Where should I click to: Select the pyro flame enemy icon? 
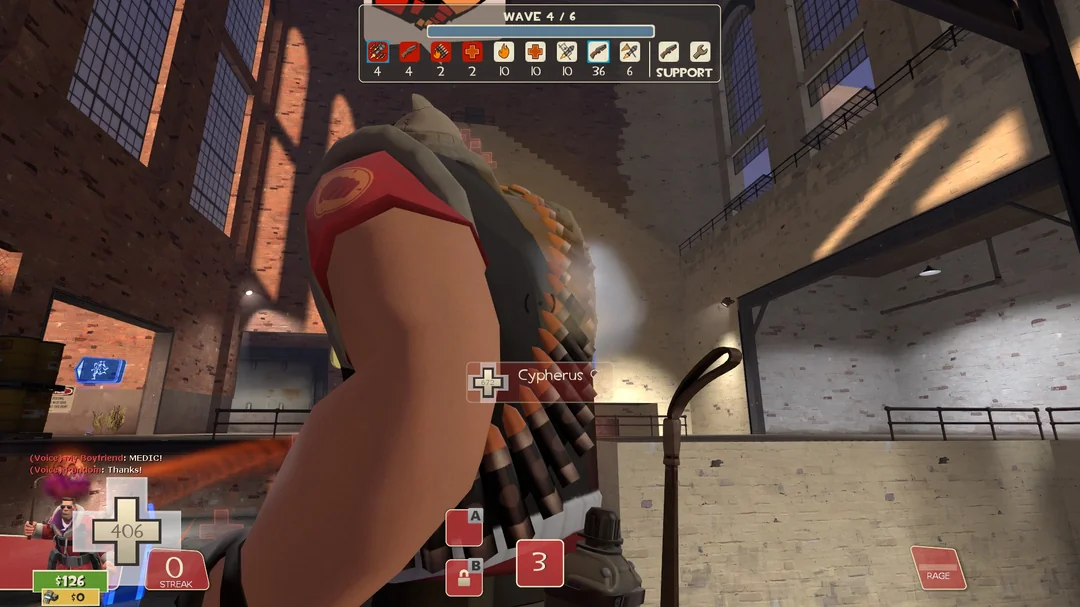tap(504, 51)
